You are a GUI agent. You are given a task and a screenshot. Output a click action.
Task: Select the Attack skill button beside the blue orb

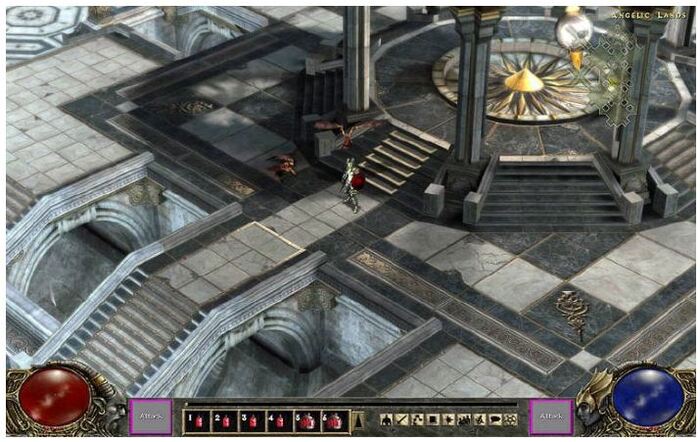tap(551, 416)
